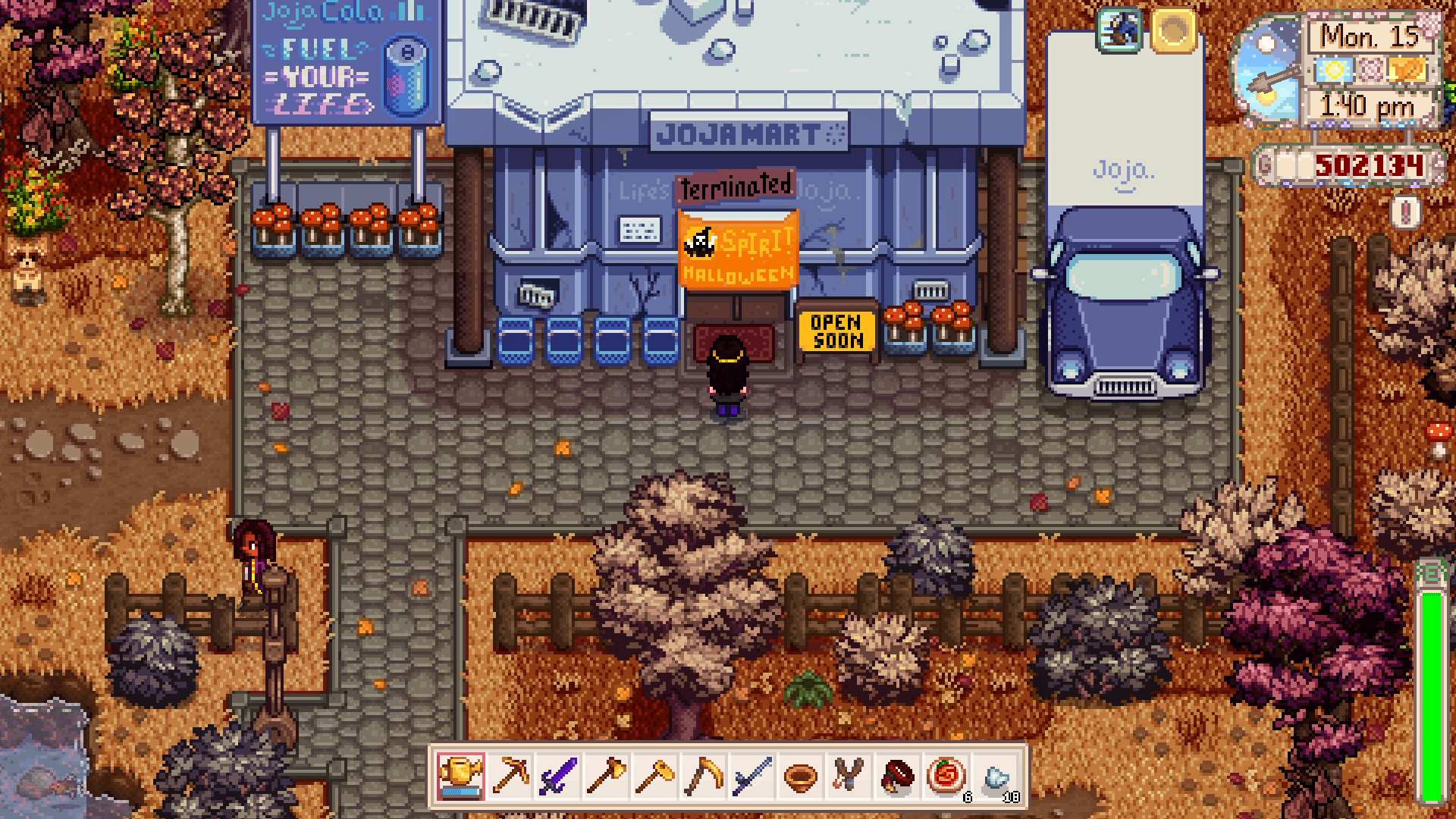Image resolution: width=1456 pixels, height=819 pixels.
Task: Equip the dark blue fishing rod
Action: coord(752,777)
